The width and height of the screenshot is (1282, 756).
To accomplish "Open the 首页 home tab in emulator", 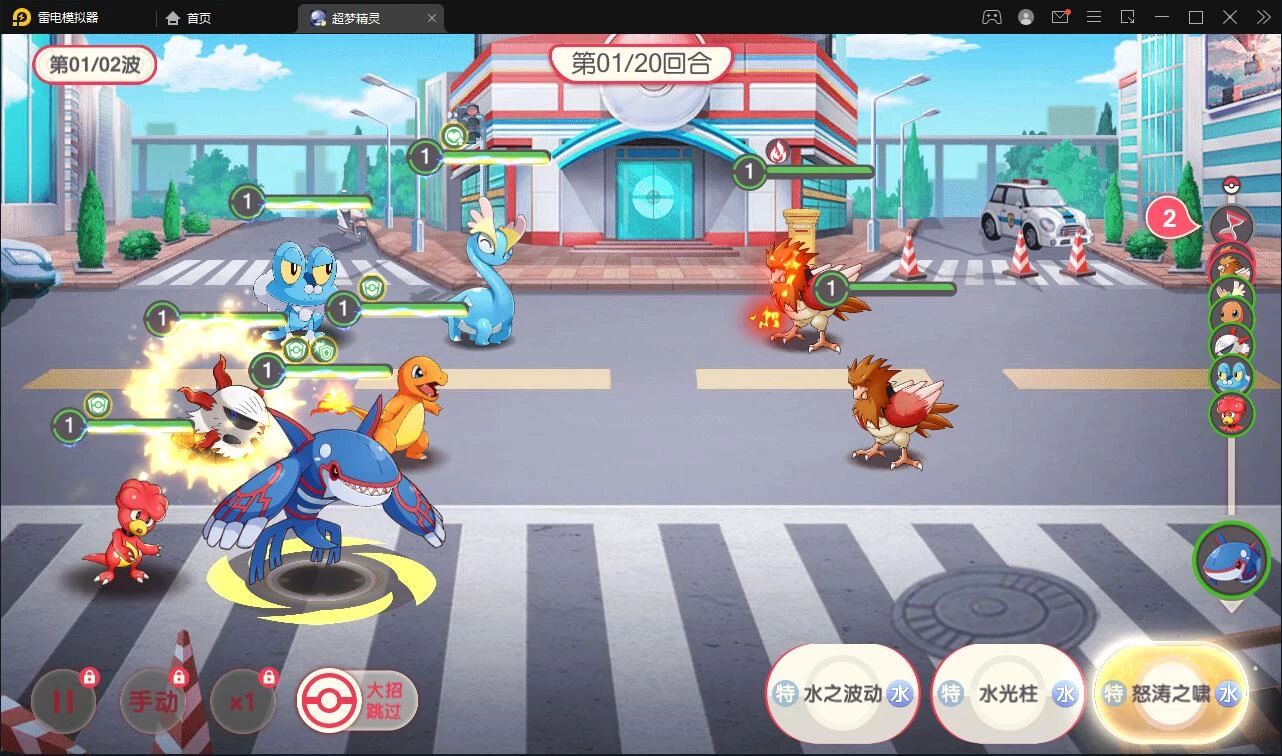I will coord(189,18).
